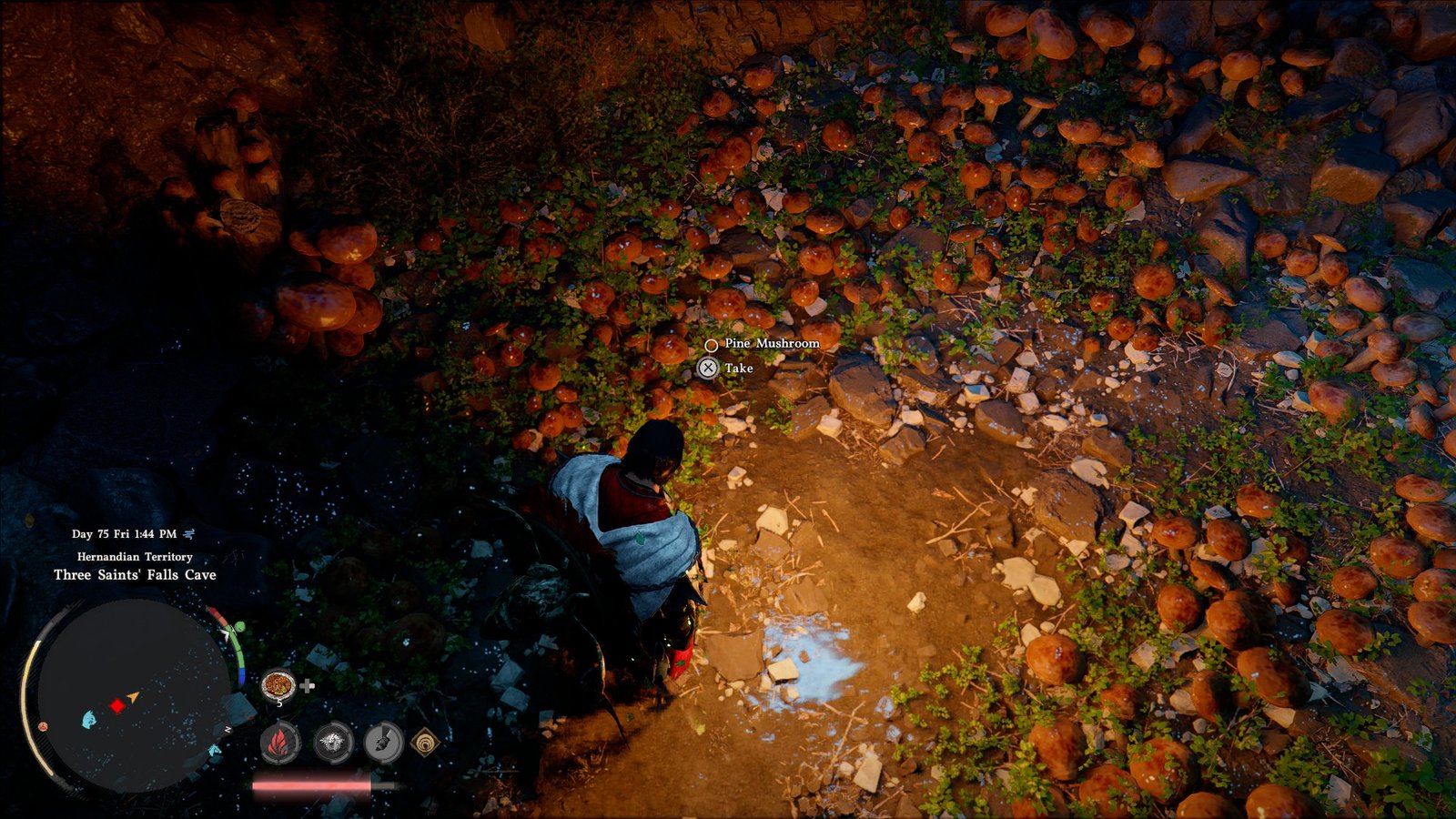This screenshot has height=819, width=1456.
Task: Select the boot kick skill icon
Action: coord(383,743)
